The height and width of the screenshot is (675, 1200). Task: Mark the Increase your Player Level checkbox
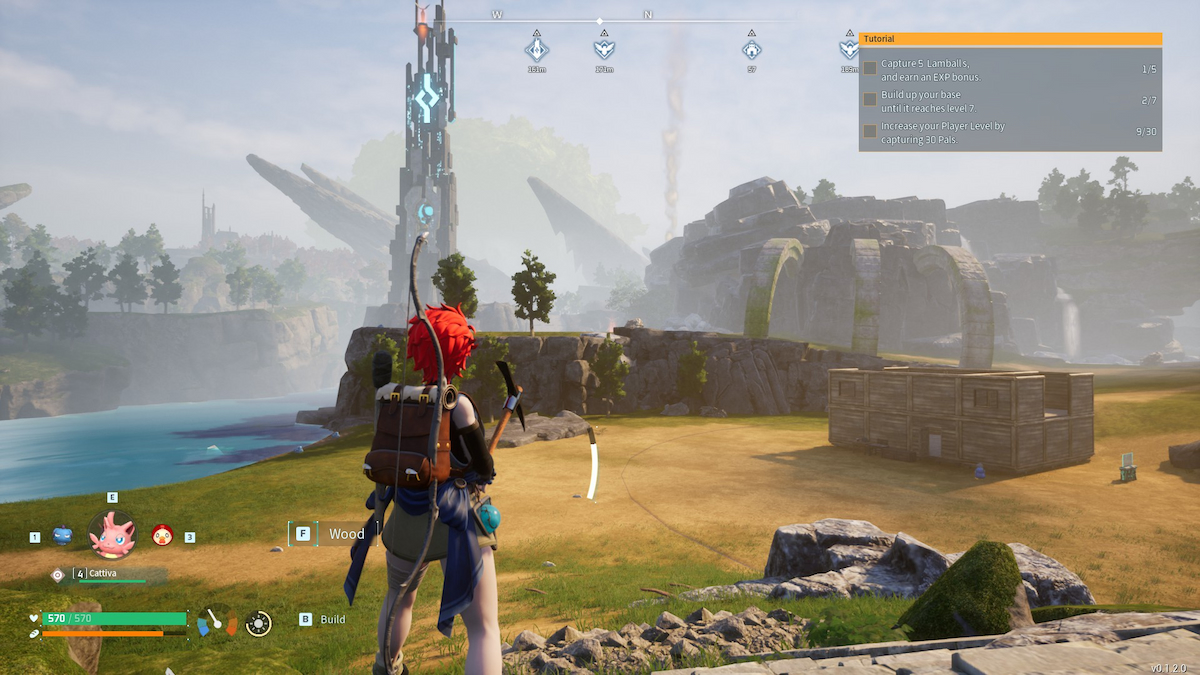[x=871, y=131]
